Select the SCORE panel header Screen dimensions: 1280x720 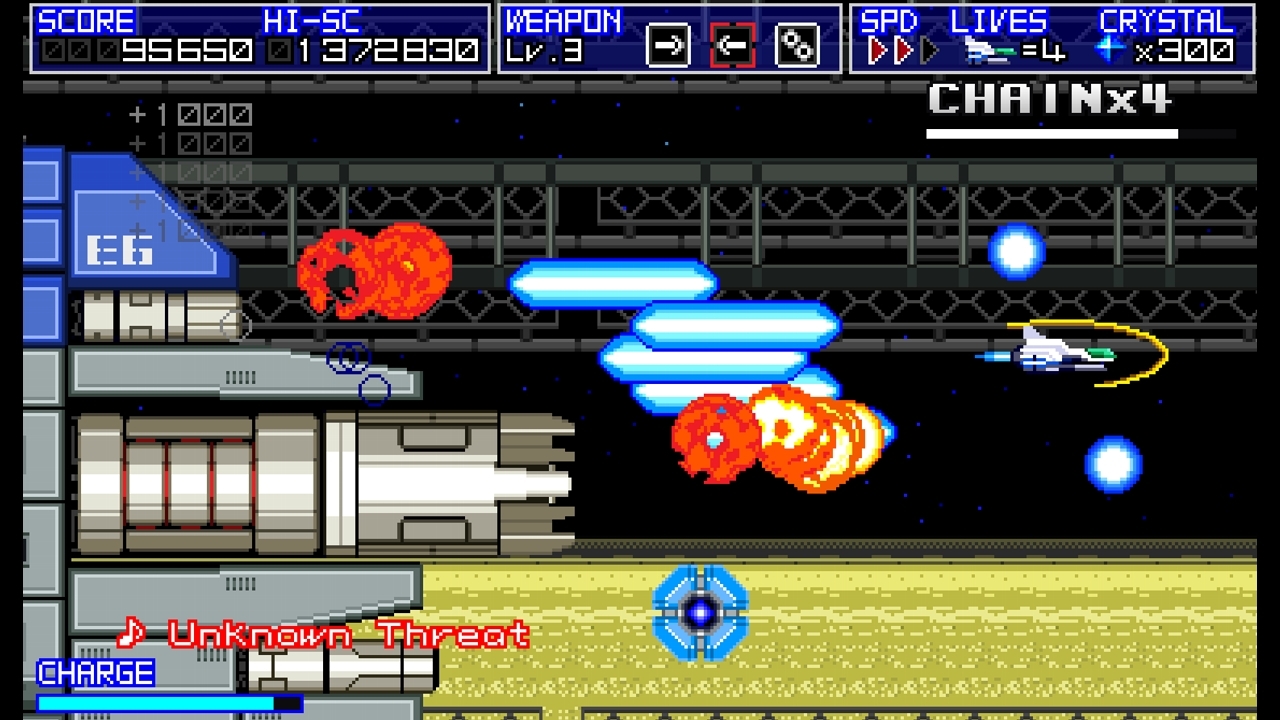click(88, 20)
